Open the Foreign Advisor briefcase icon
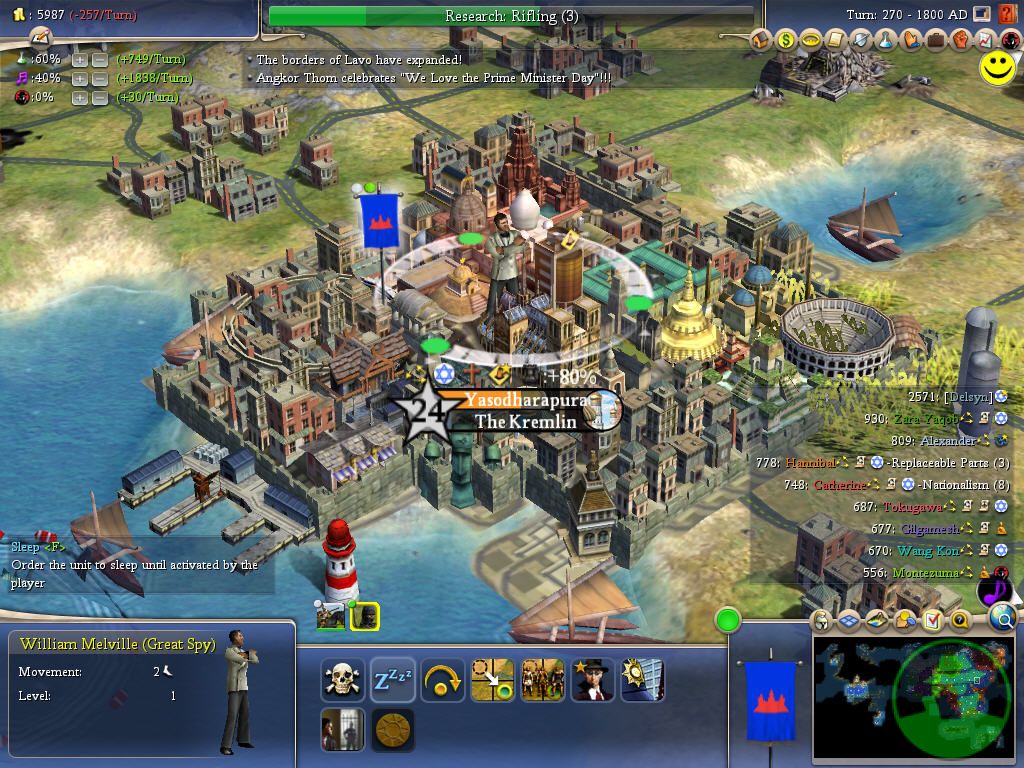 [936, 40]
